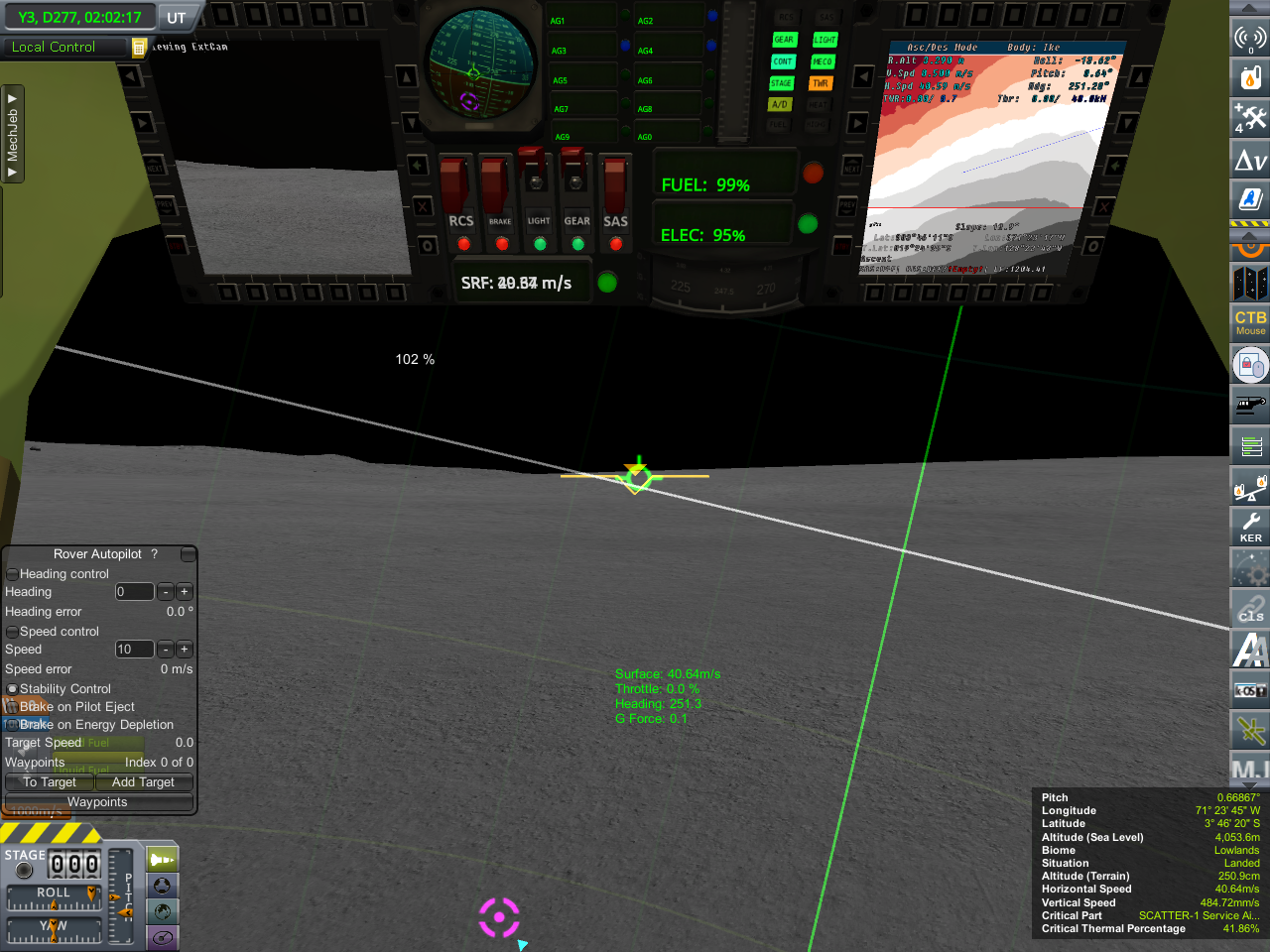
Task: Close the Rover Autopilot window
Action: (x=188, y=554)
